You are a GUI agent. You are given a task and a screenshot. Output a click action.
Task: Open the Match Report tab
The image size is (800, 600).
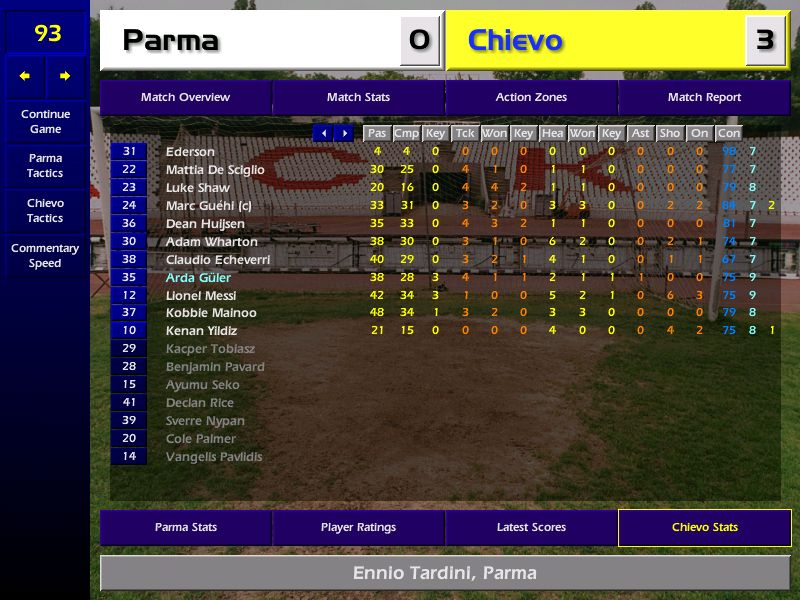point(704,97)
